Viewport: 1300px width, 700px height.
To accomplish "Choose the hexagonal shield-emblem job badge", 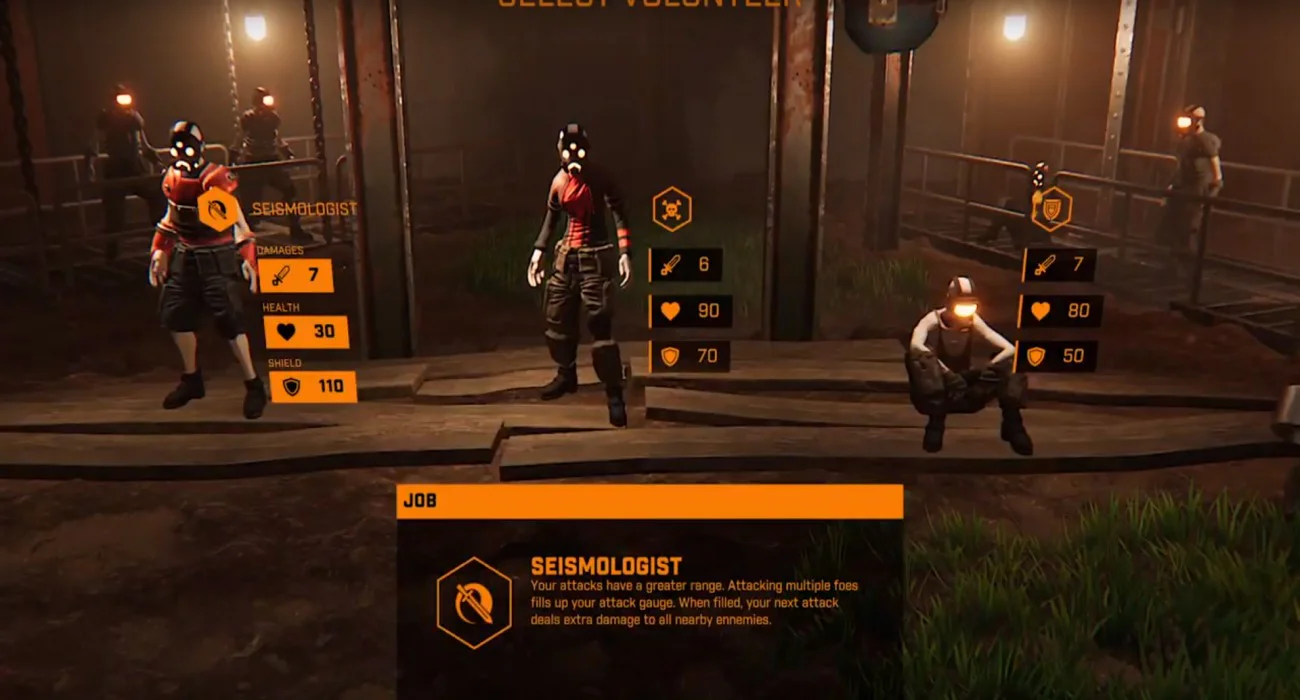I will pyautogui.click(x=1051, y=209).
